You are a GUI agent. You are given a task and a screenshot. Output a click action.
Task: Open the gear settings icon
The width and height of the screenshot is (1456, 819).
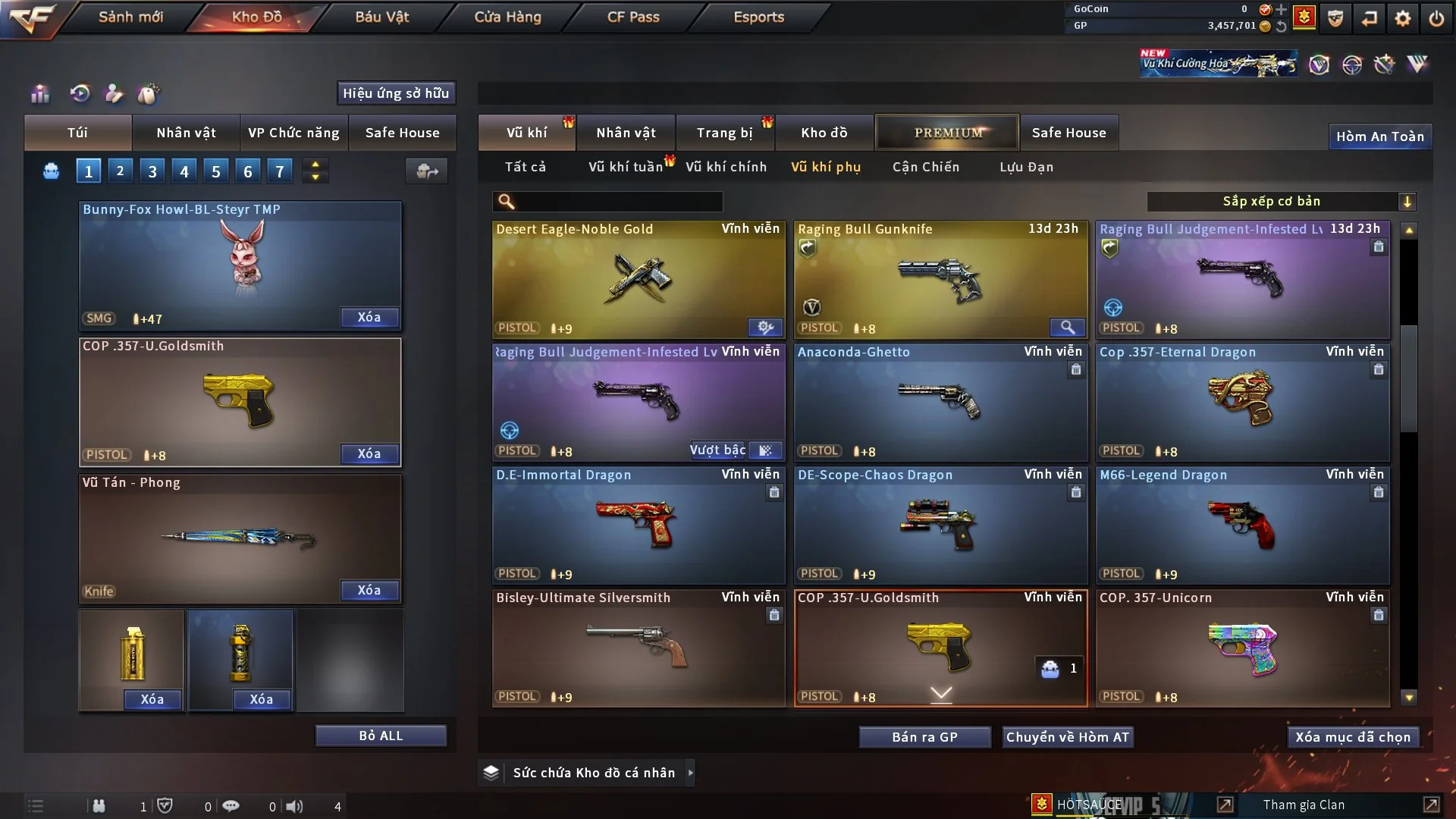click(x=1402, y=17)
